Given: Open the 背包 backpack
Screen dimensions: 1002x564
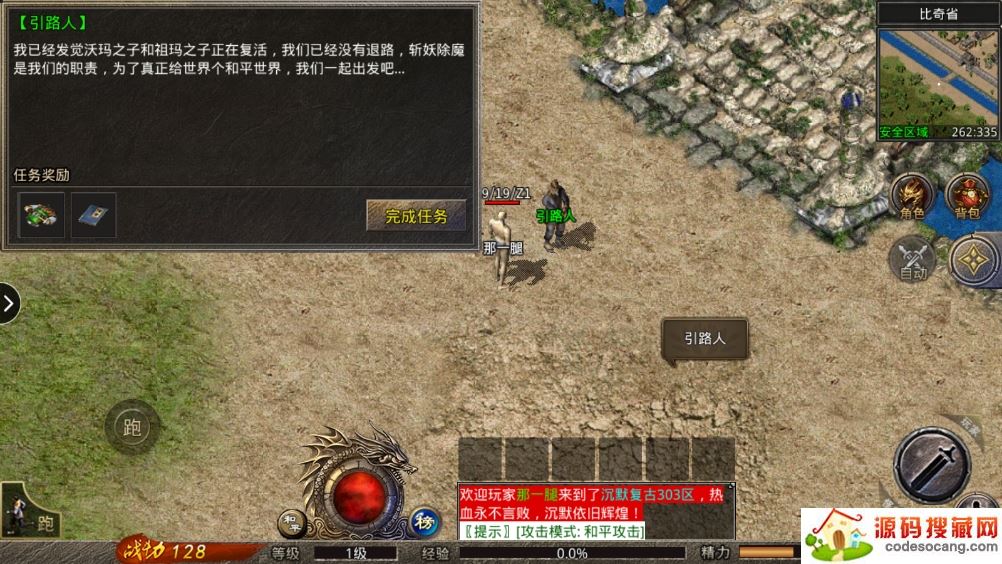Looking at the screenshot, I should (x=967, y=196).
